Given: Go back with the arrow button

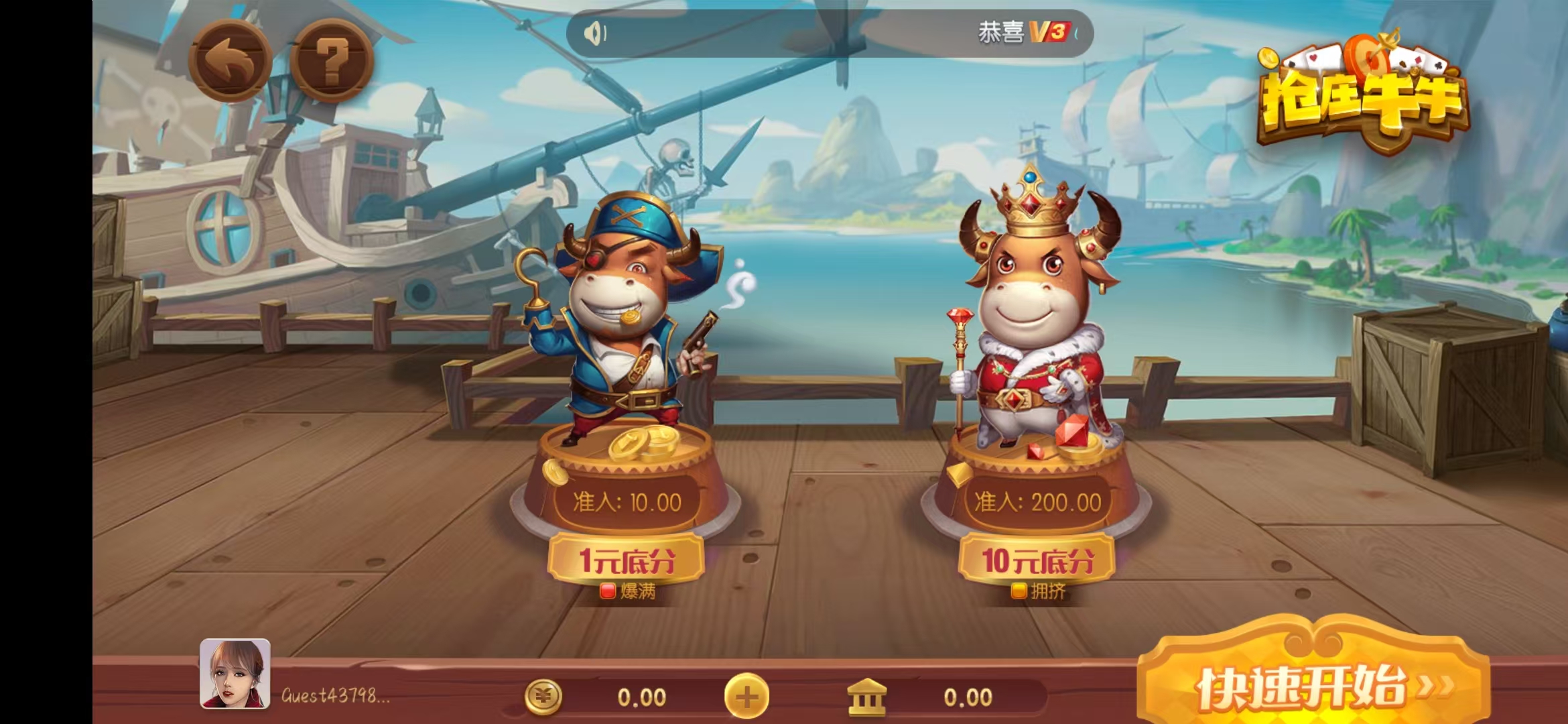Looking at the screenshot, I should (230, 62).
